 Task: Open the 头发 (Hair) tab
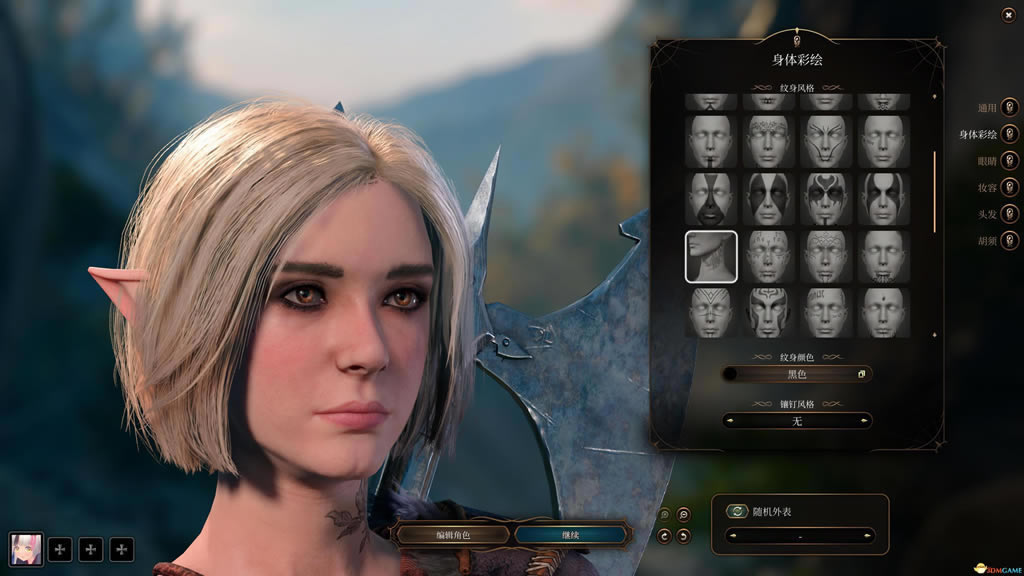tap(1009, 214)
